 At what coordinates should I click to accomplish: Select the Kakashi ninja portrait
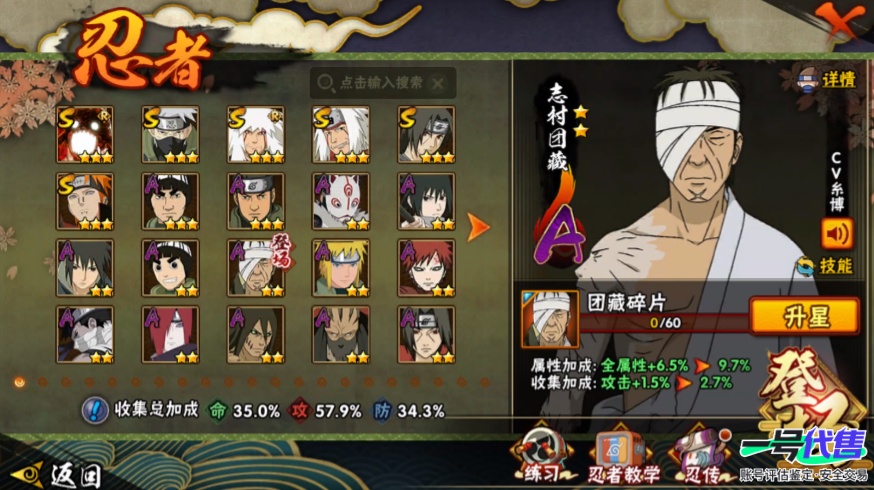170,134
